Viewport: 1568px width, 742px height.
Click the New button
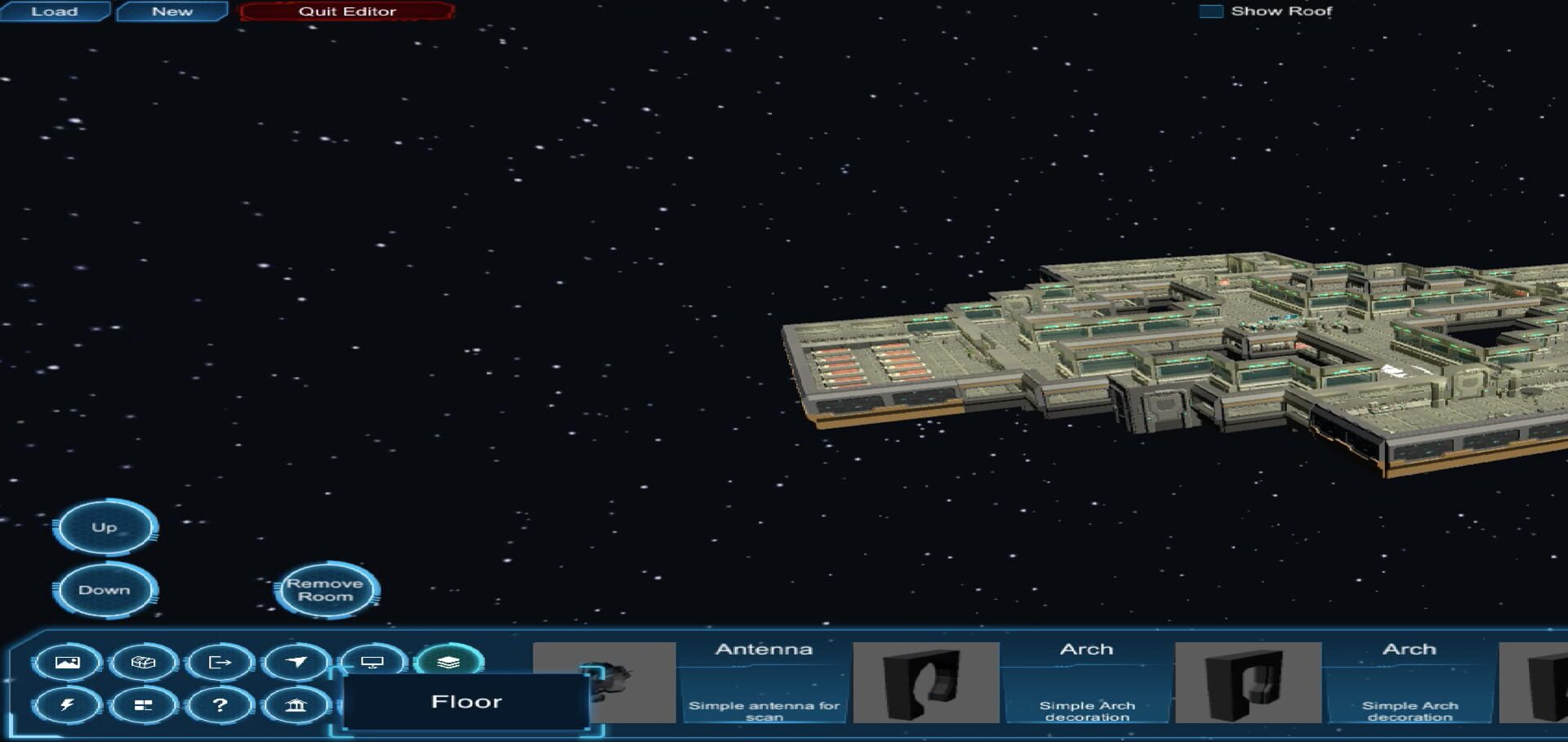171,11
